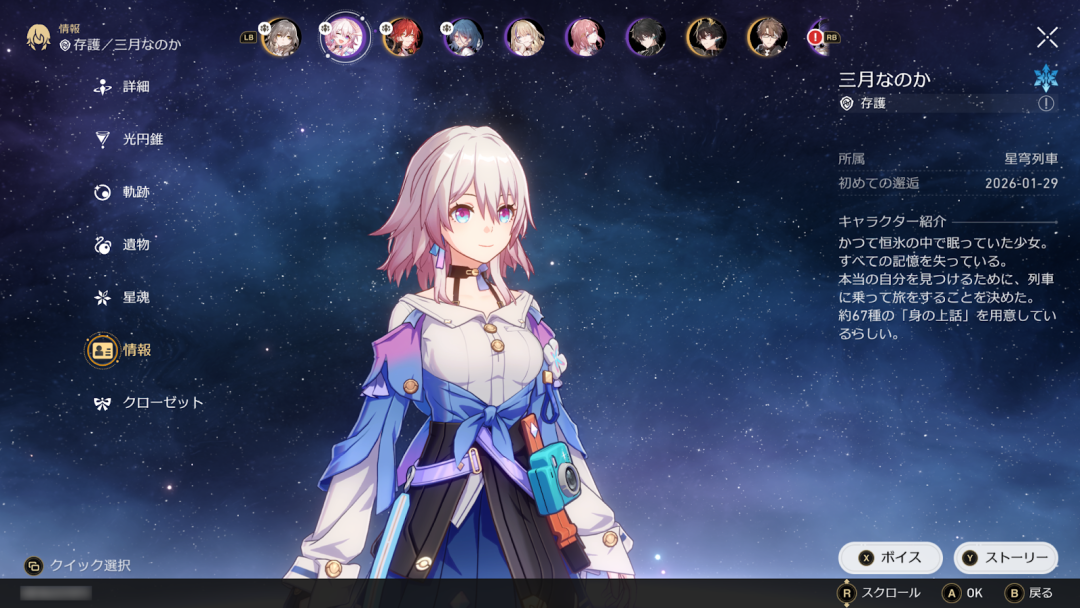The image size is (1080, 608).
Task: Select the red-haired character portrait
Action: pyautogui.click(x=403, y=38)
